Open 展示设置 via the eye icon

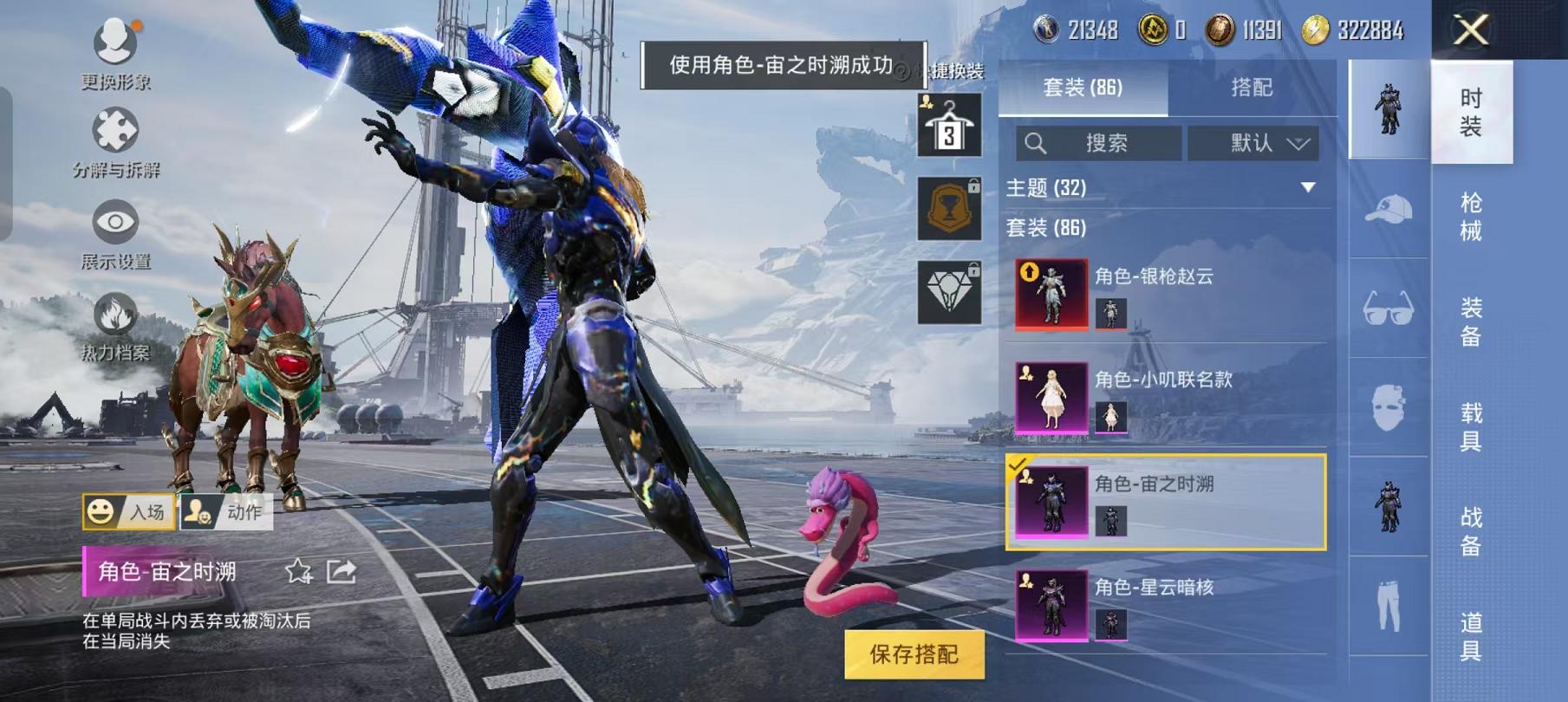coord(114,224)
